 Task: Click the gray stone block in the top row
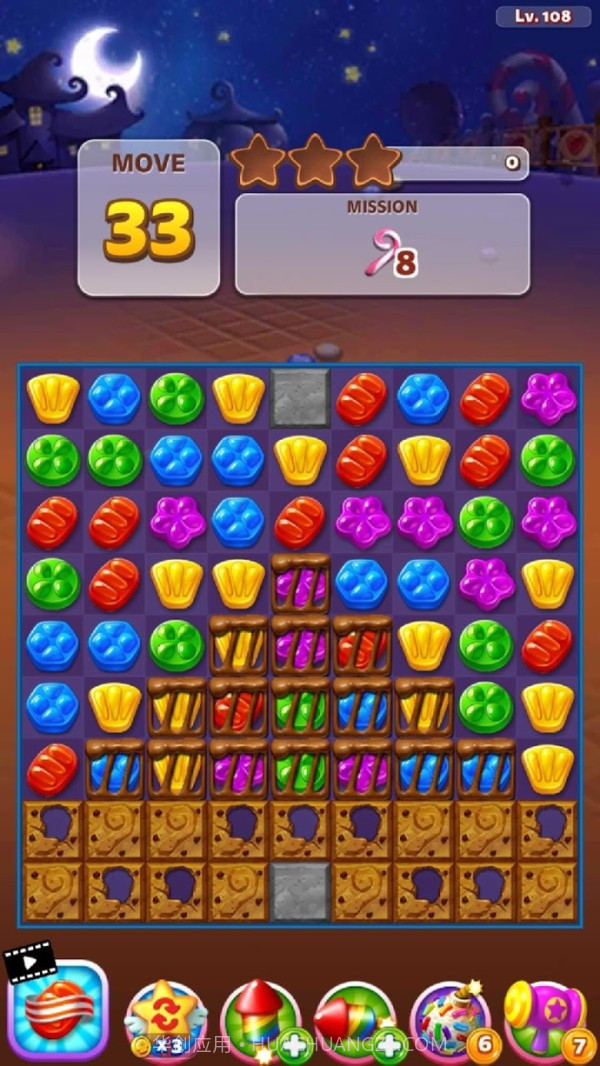tap(300, 396)
